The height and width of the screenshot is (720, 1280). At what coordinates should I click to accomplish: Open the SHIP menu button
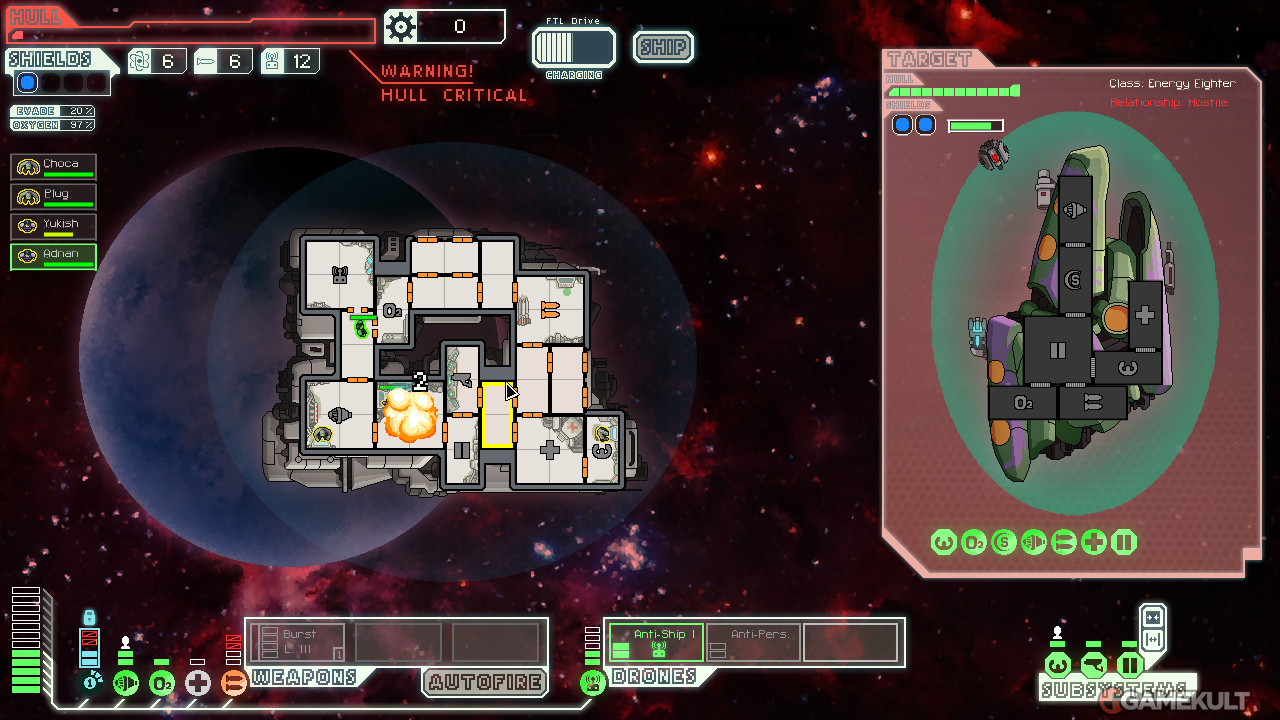[663, 47]
